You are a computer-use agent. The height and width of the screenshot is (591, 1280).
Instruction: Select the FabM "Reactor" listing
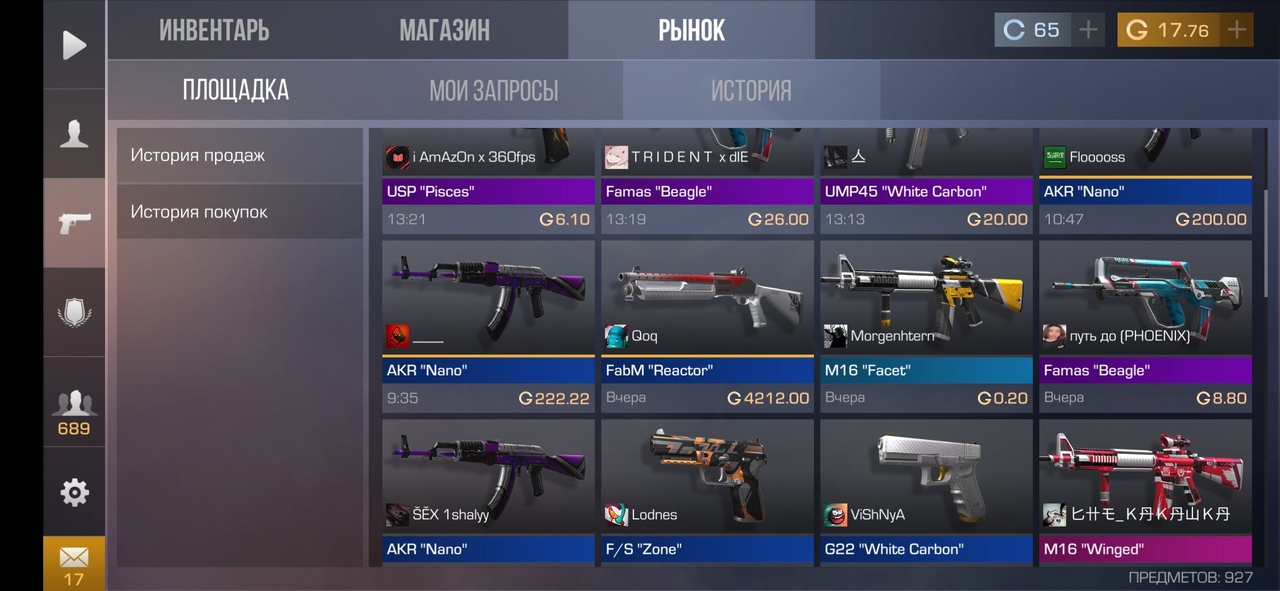(x=707, y=325)
